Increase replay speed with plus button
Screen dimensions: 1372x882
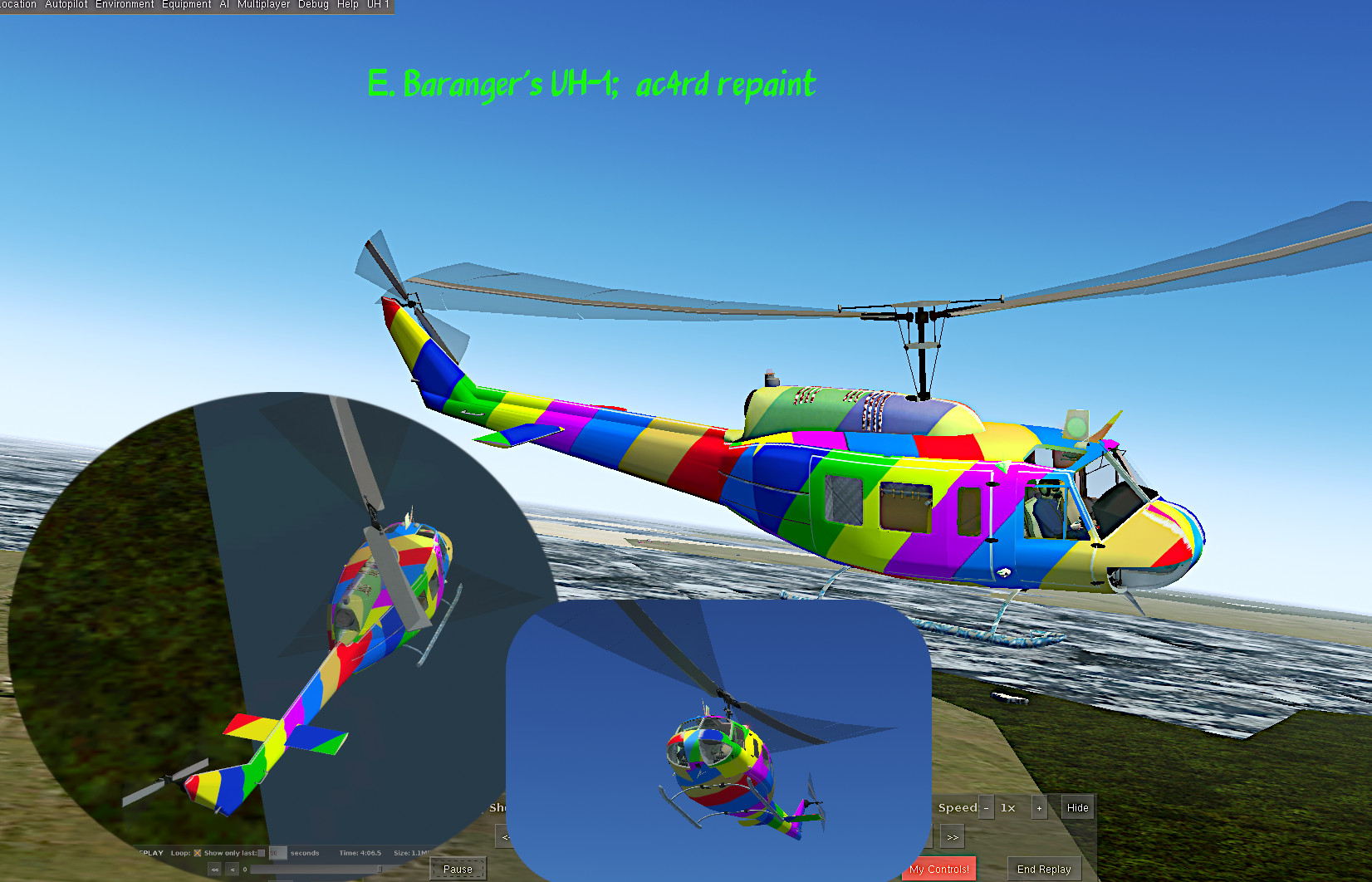click(x=1039, y=806)
